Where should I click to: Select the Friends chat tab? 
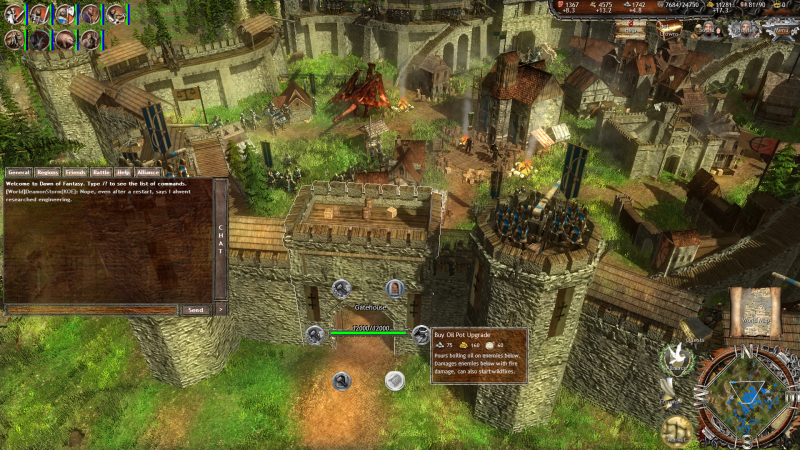(75, 172)
